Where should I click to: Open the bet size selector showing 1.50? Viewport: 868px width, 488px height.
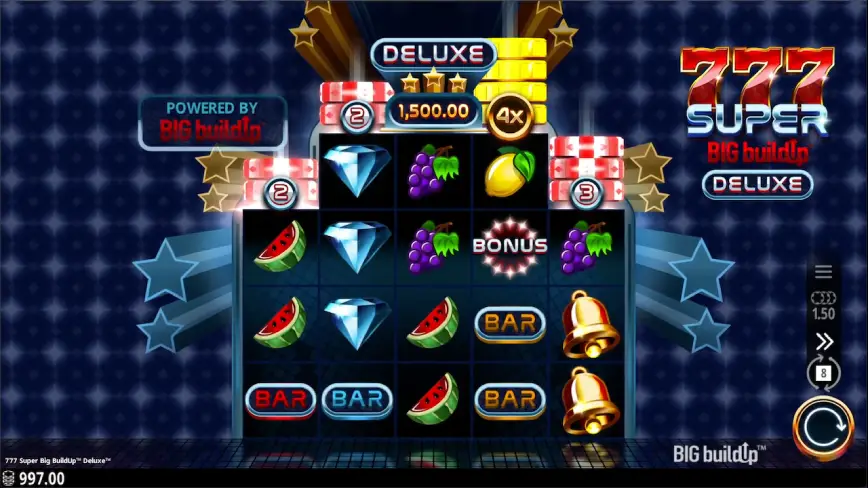click(824, 305)
